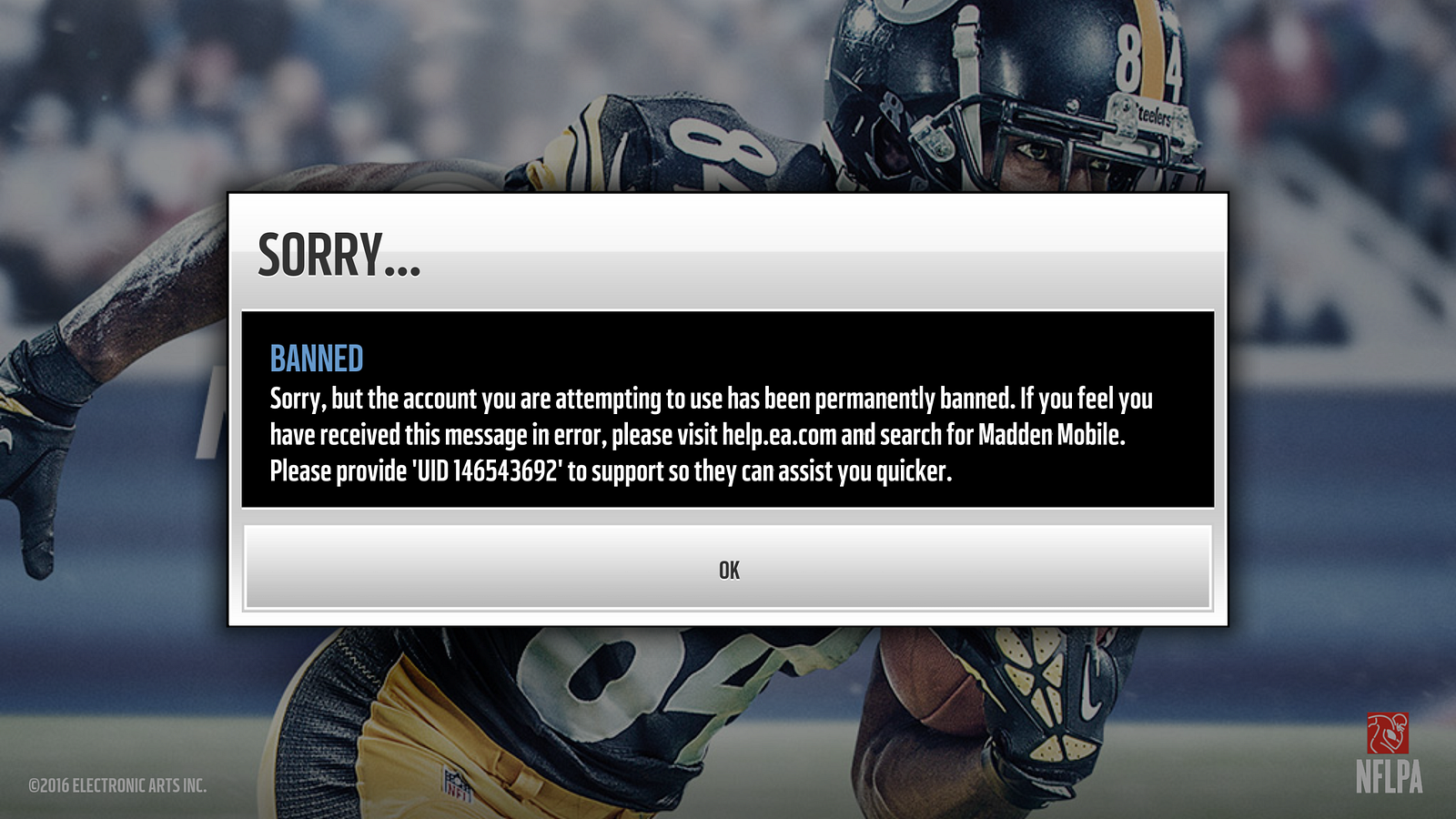
Task: Dismiss the banned message with OK
Action: [x=728, y=568]
